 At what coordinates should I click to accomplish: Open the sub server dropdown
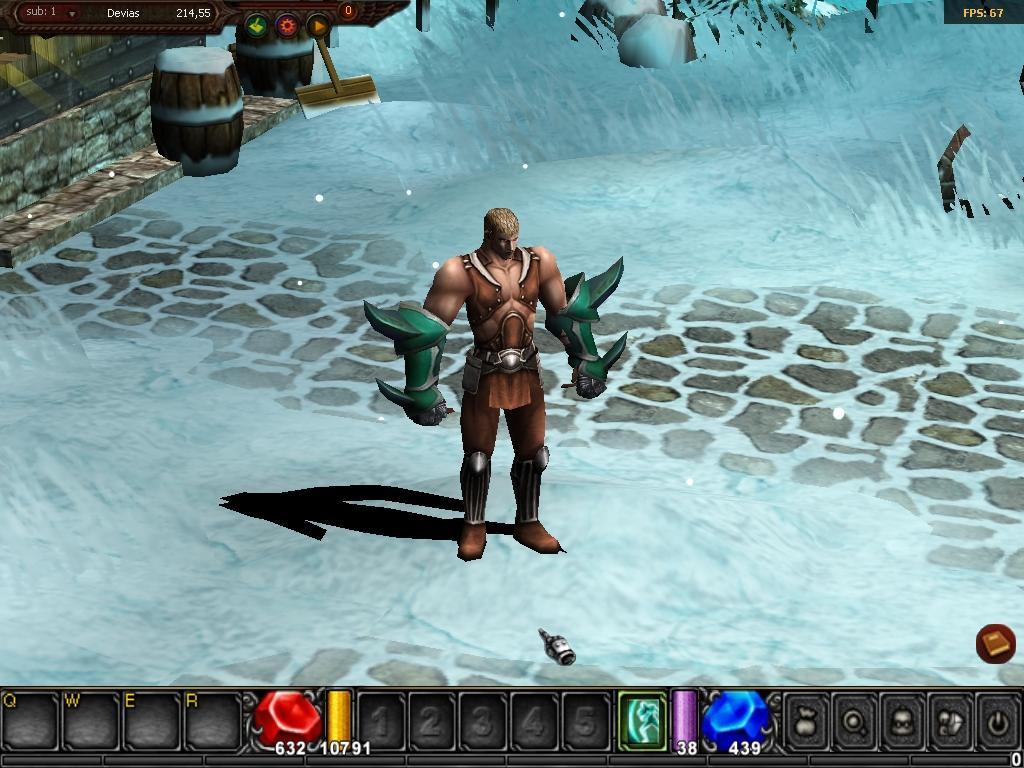(72, 13)
